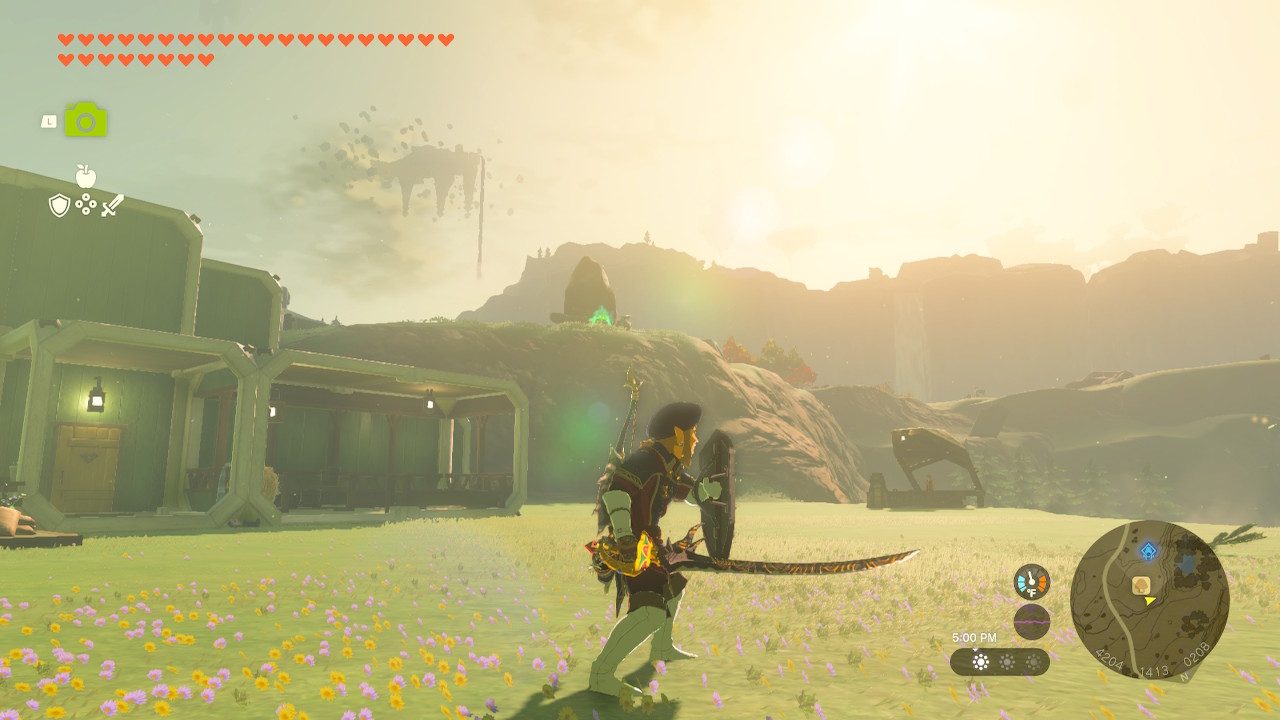Screen dimensions: 1280x720
Task: Click the weather forecast sun panel
Action: [x=999, y=661]
